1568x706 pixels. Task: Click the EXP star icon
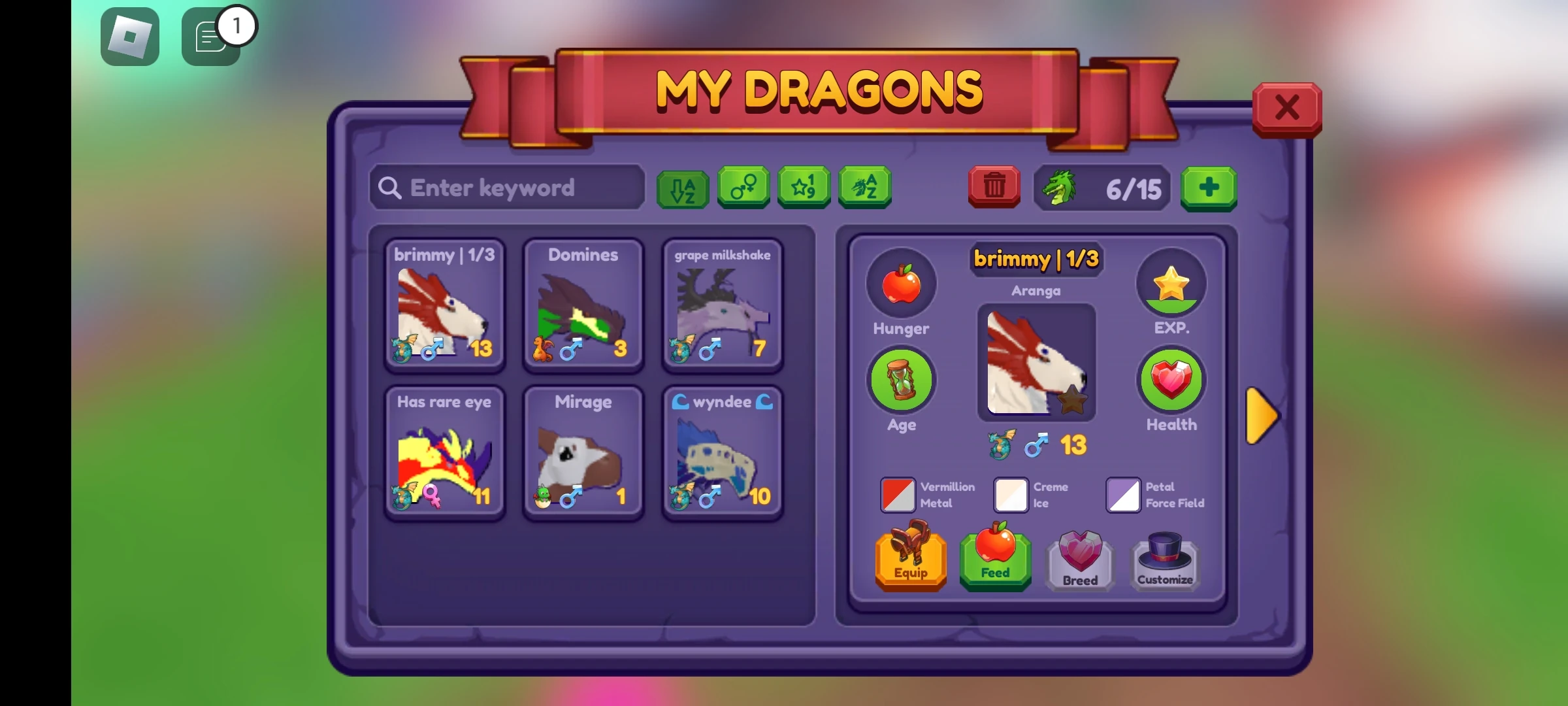click(1171, 282)
